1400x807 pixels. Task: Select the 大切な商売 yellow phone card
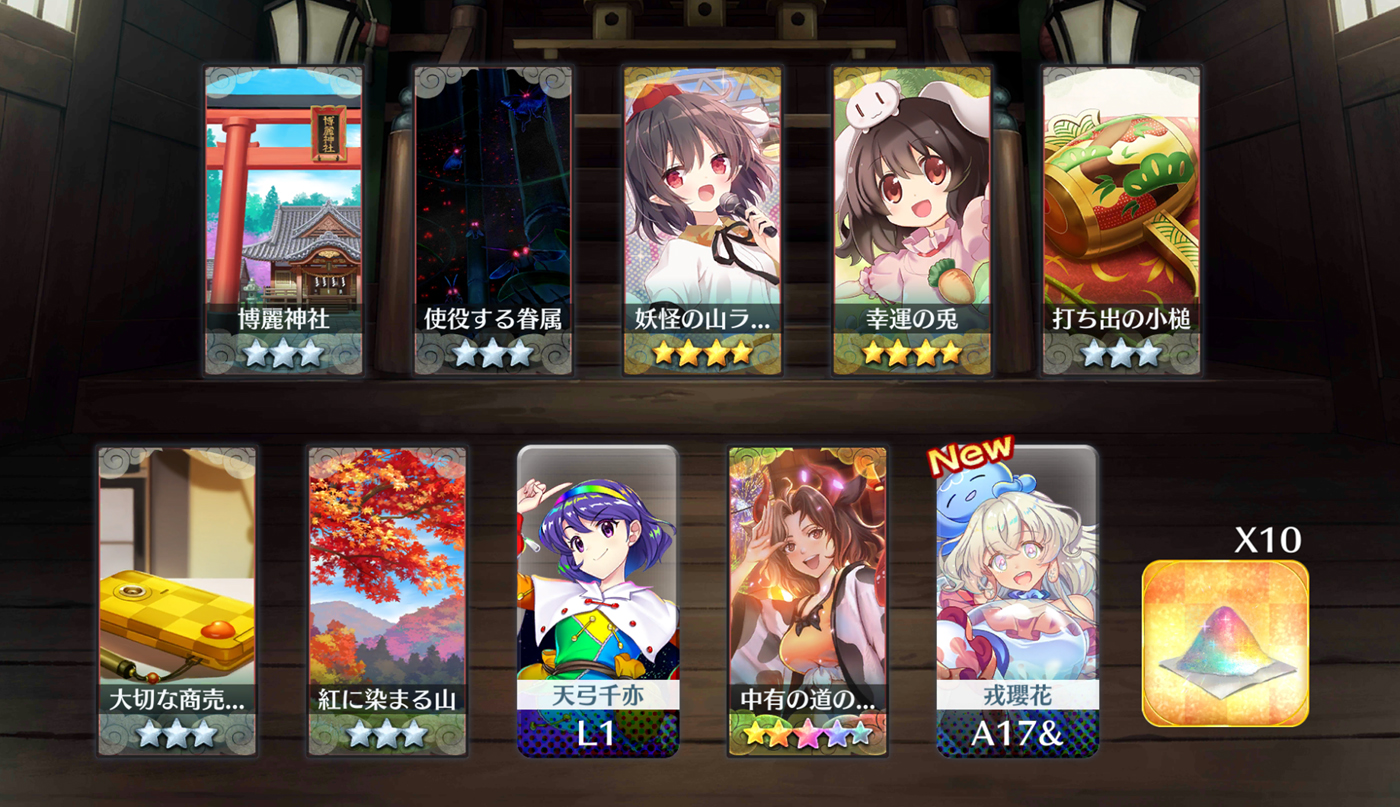click(x=177, y=600)
